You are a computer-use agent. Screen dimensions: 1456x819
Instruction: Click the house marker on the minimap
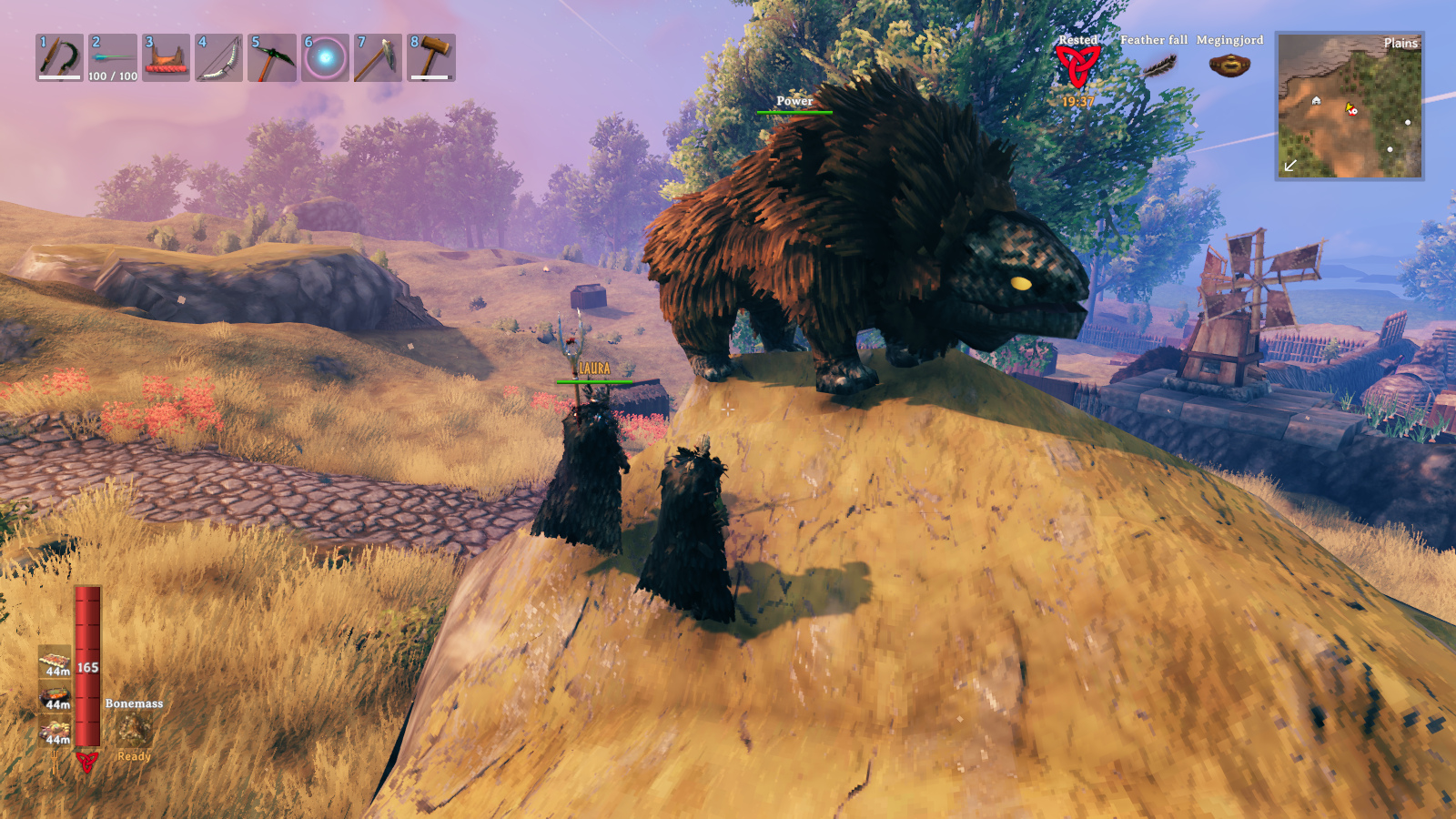pos(1316,100)
